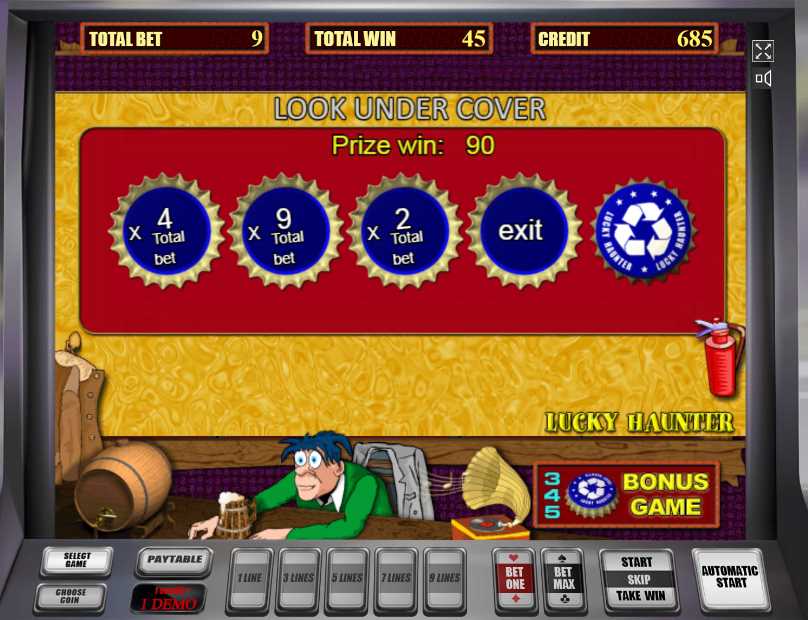Image resolution: width=808 pixels, height=620 pixels.
Task: Set play to 7 Lines
Action: coord(397,579)
